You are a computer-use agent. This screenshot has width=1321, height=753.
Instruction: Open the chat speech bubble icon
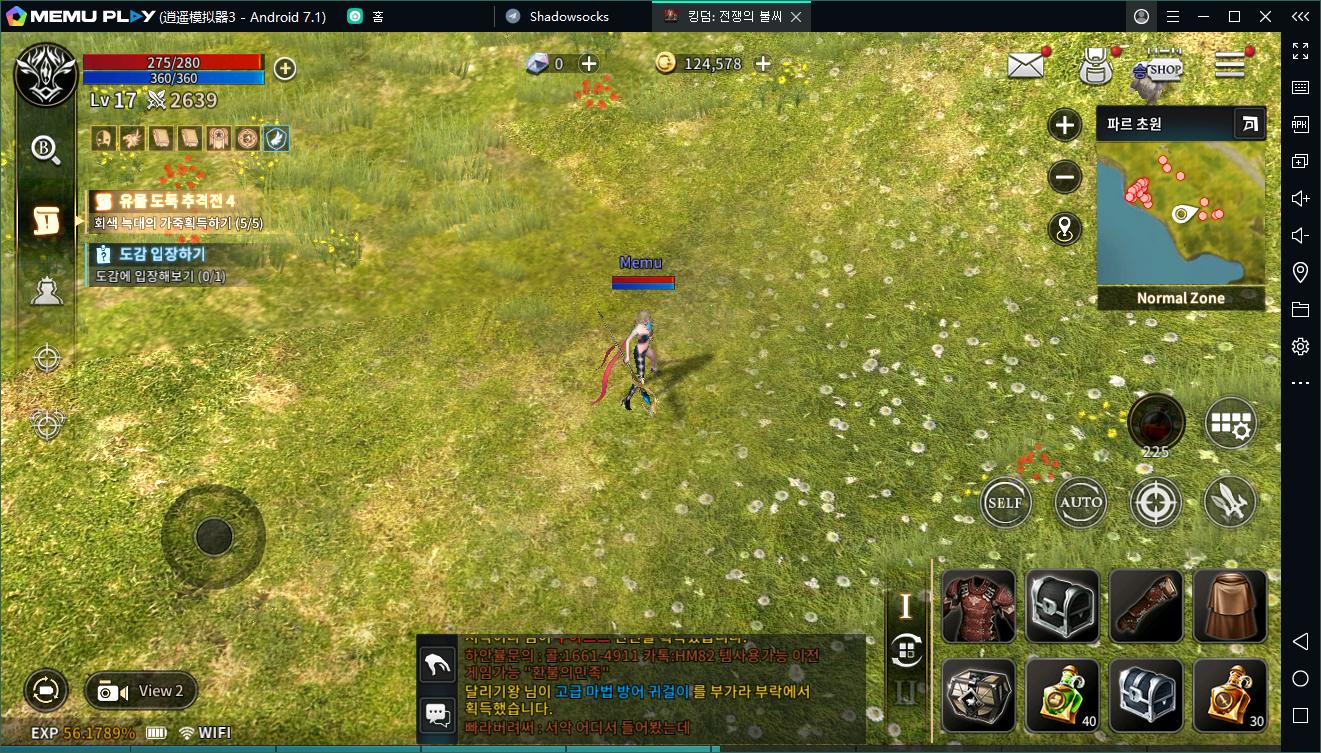click(438, 714)
